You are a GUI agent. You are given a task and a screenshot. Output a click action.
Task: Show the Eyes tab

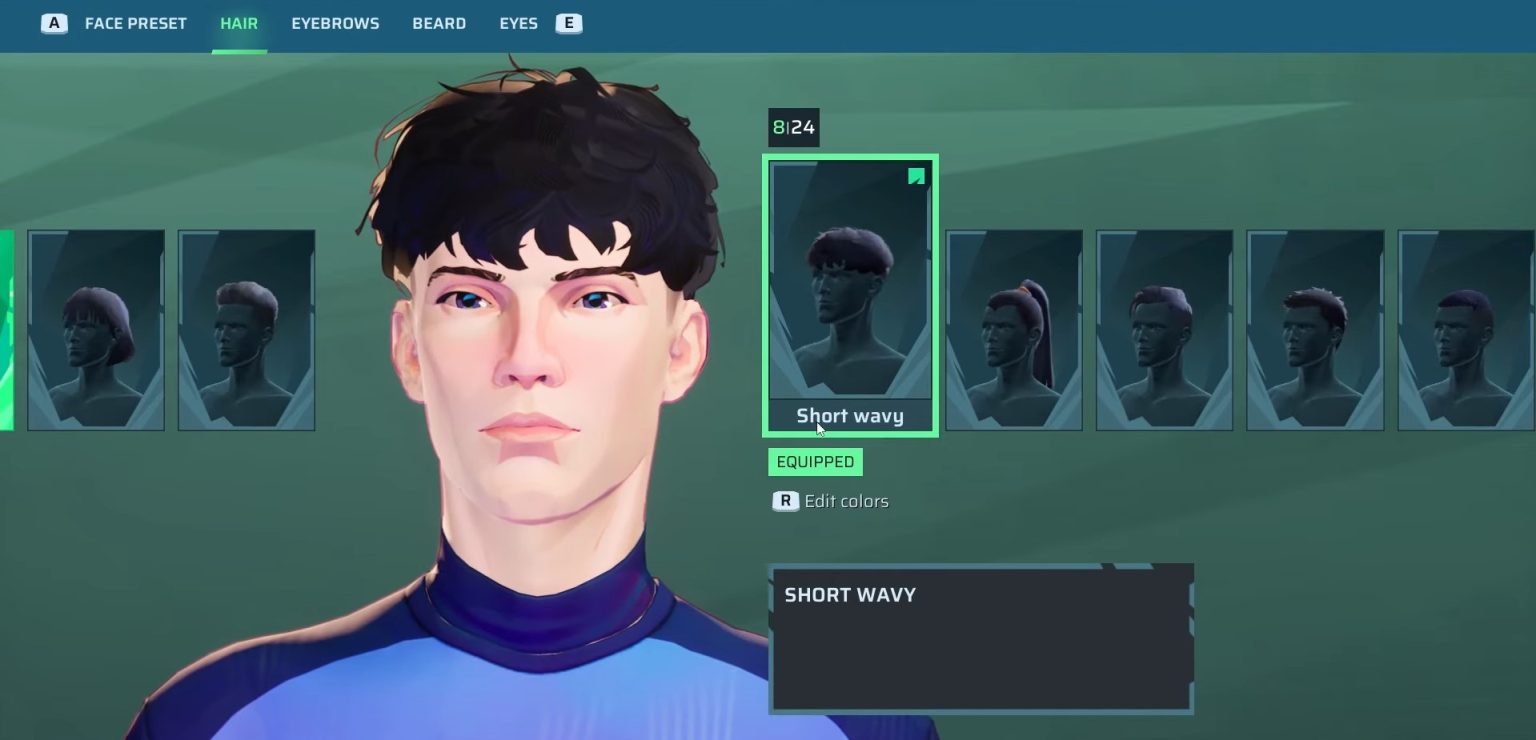tap(518, 23)
